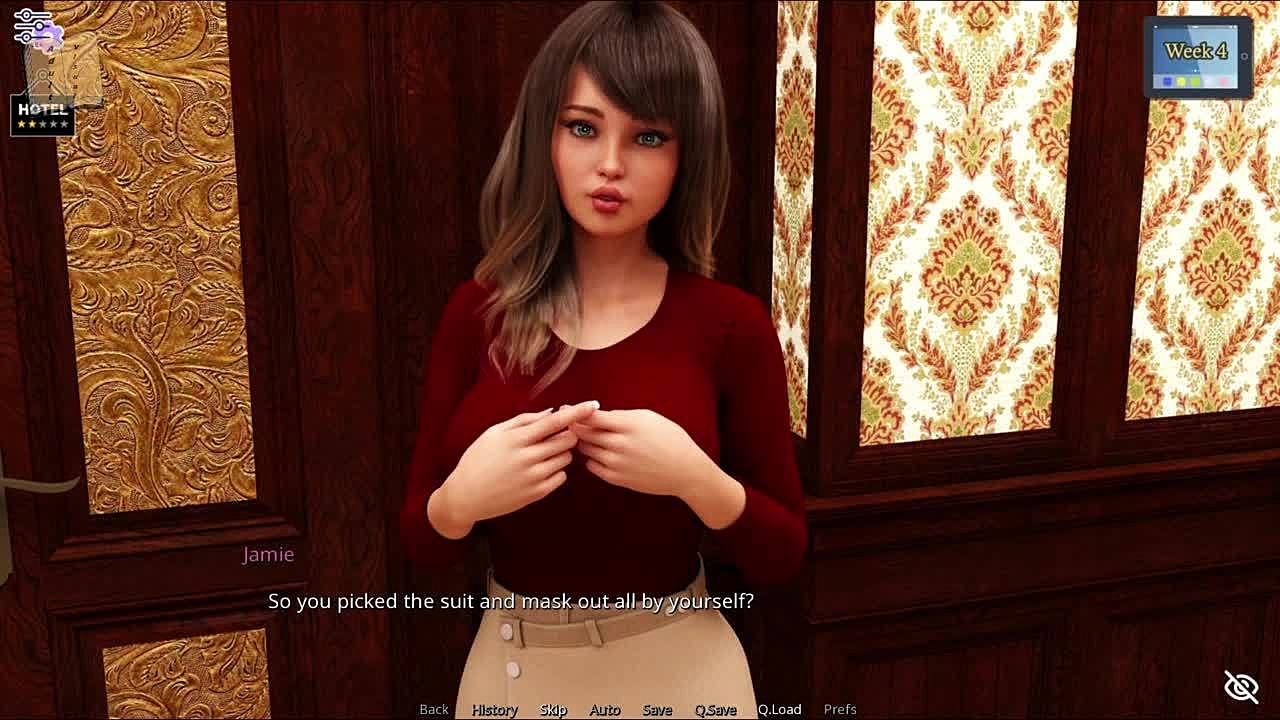The image size is (1280, 720).
Task: Quick load with Q.Load
Action: [779, 709]
